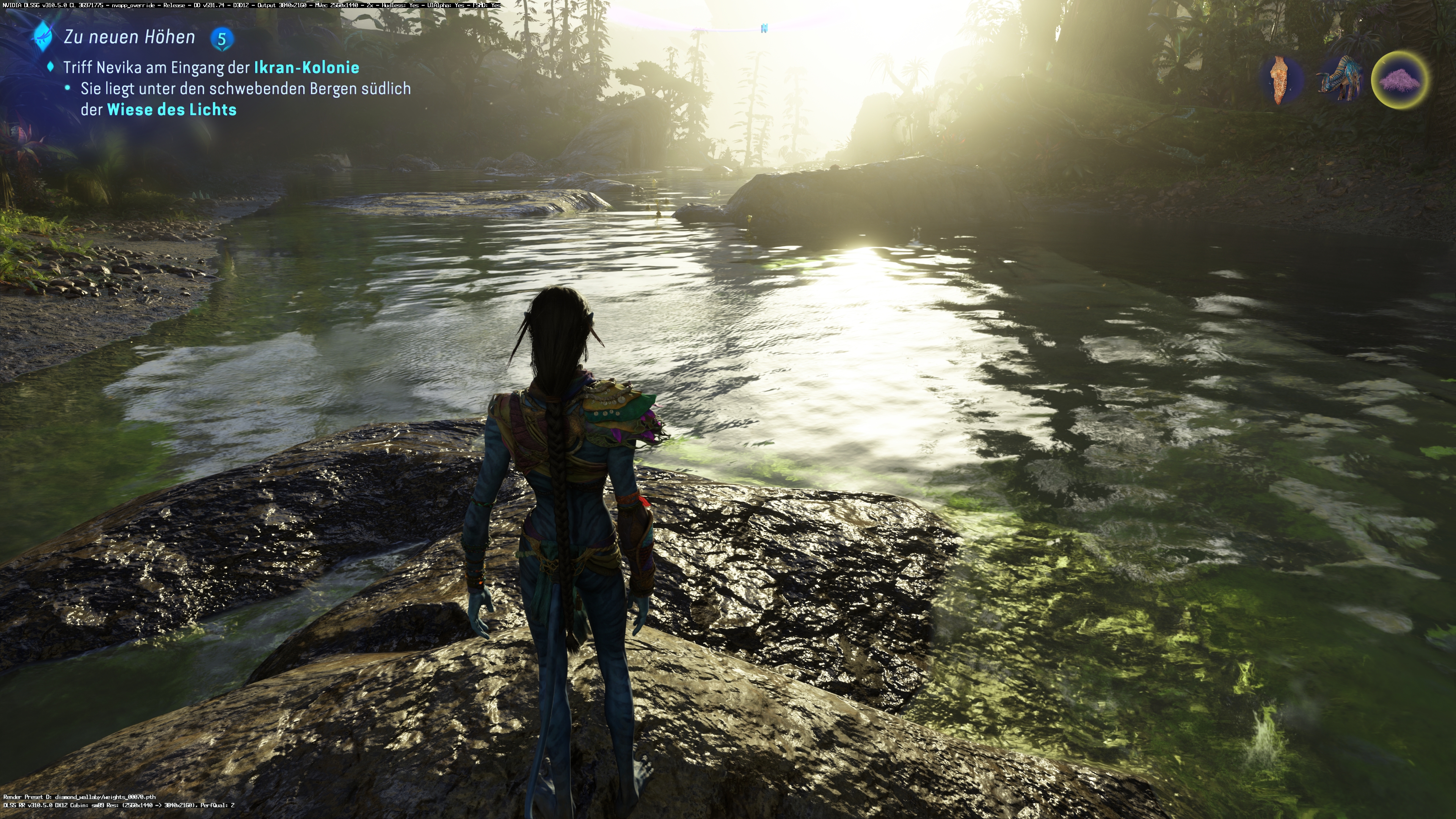Click the "Wiese des Lichts" location hint

coord(171,110)
